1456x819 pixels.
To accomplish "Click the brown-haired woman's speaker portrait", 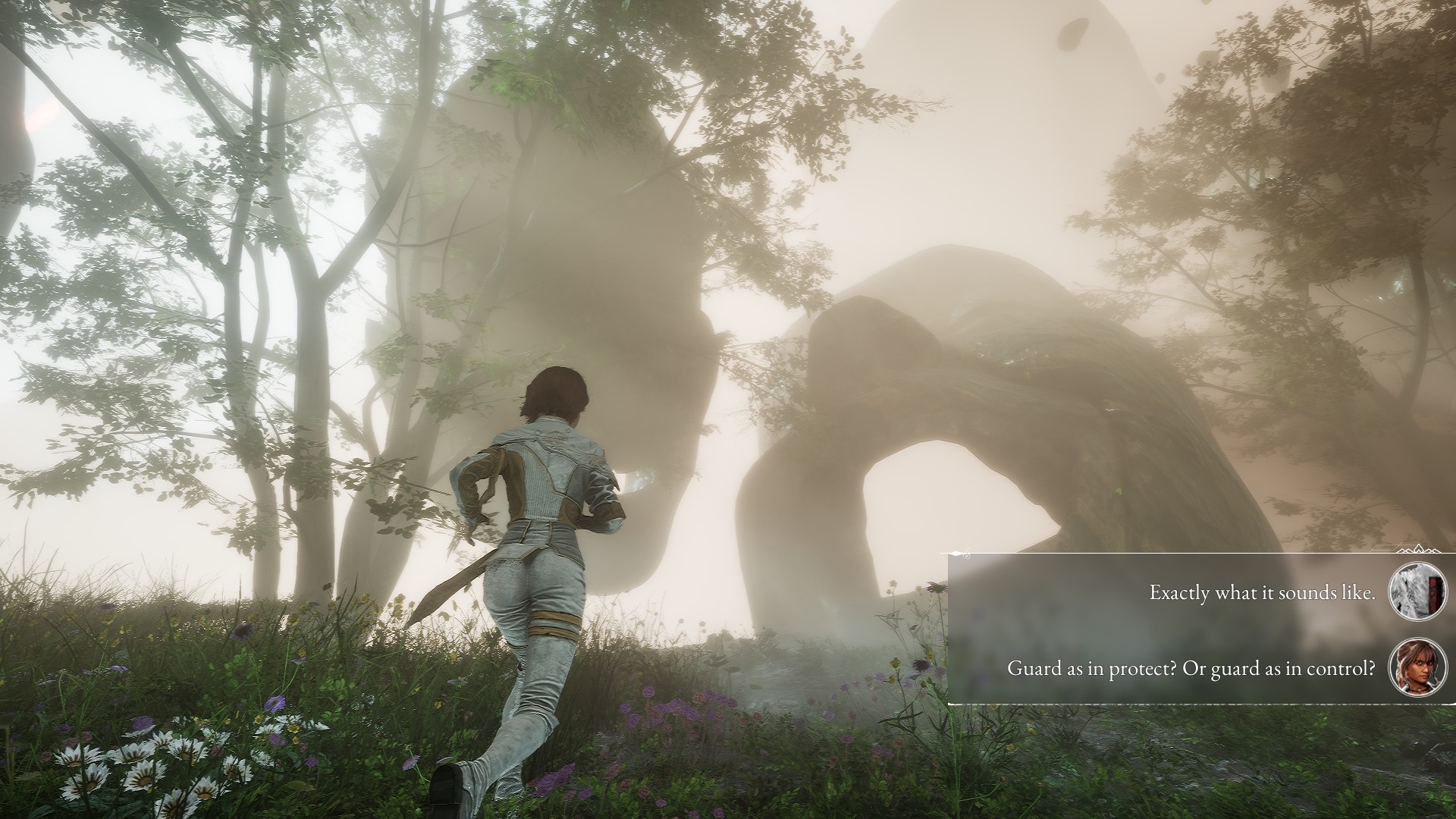I will [1417, 668].
